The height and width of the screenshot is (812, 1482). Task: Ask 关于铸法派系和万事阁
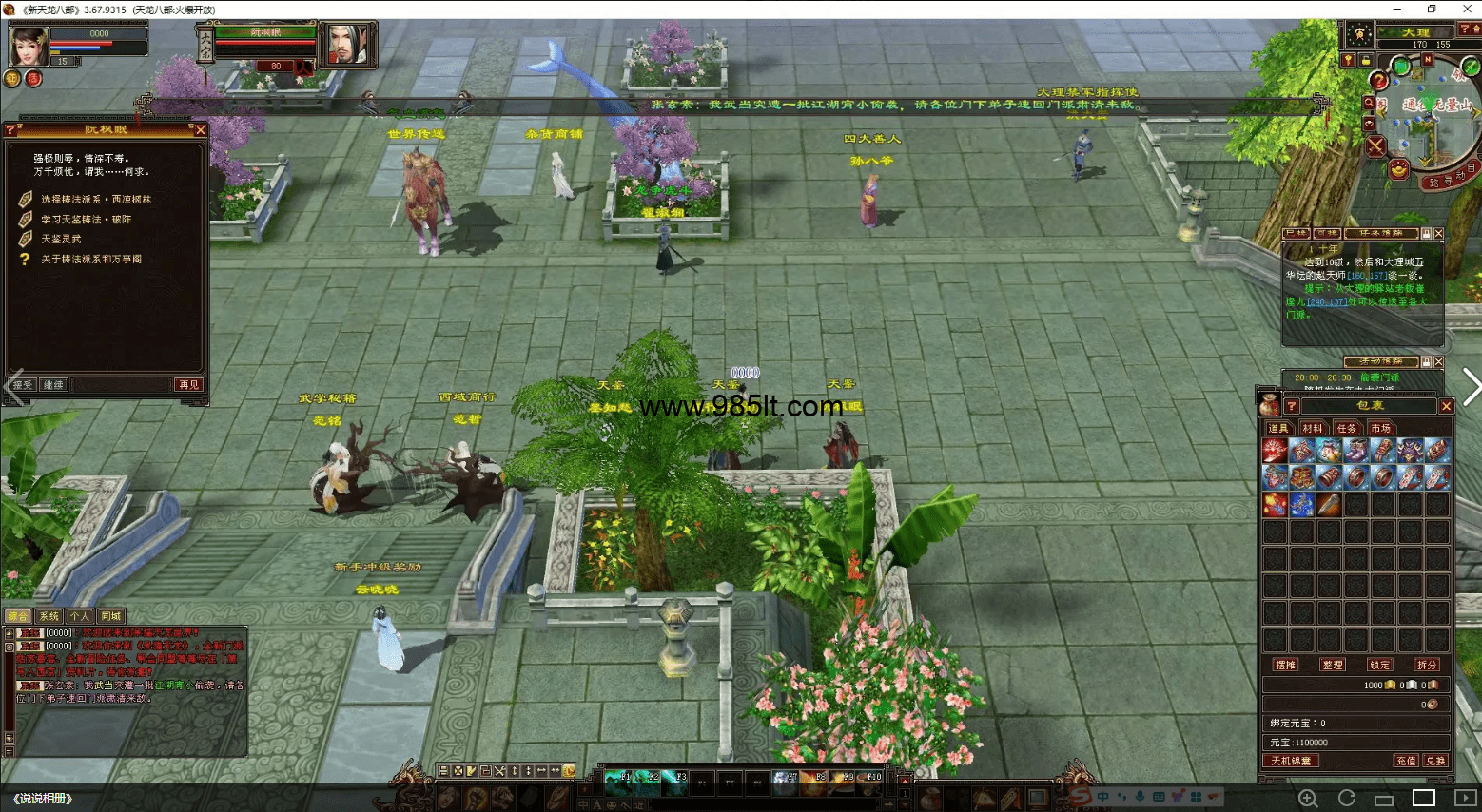click(x=90, y=260)
